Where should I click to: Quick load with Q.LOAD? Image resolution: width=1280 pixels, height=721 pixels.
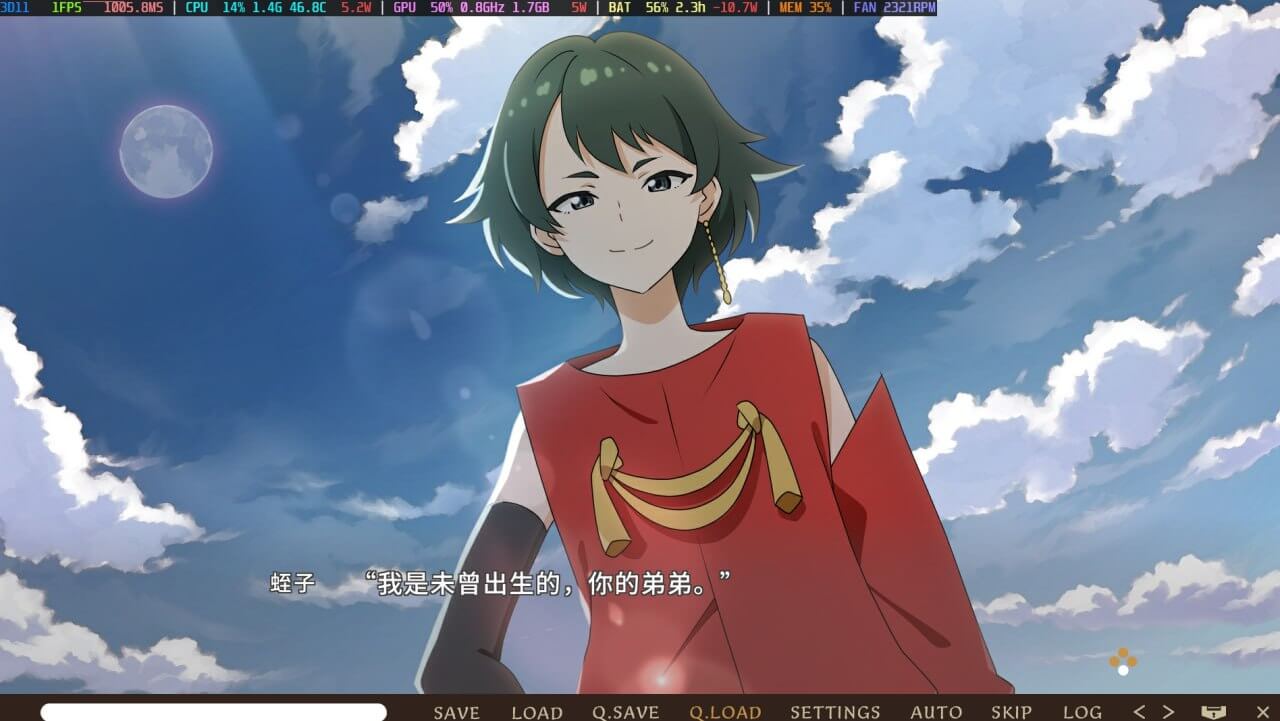coord(725,712)
